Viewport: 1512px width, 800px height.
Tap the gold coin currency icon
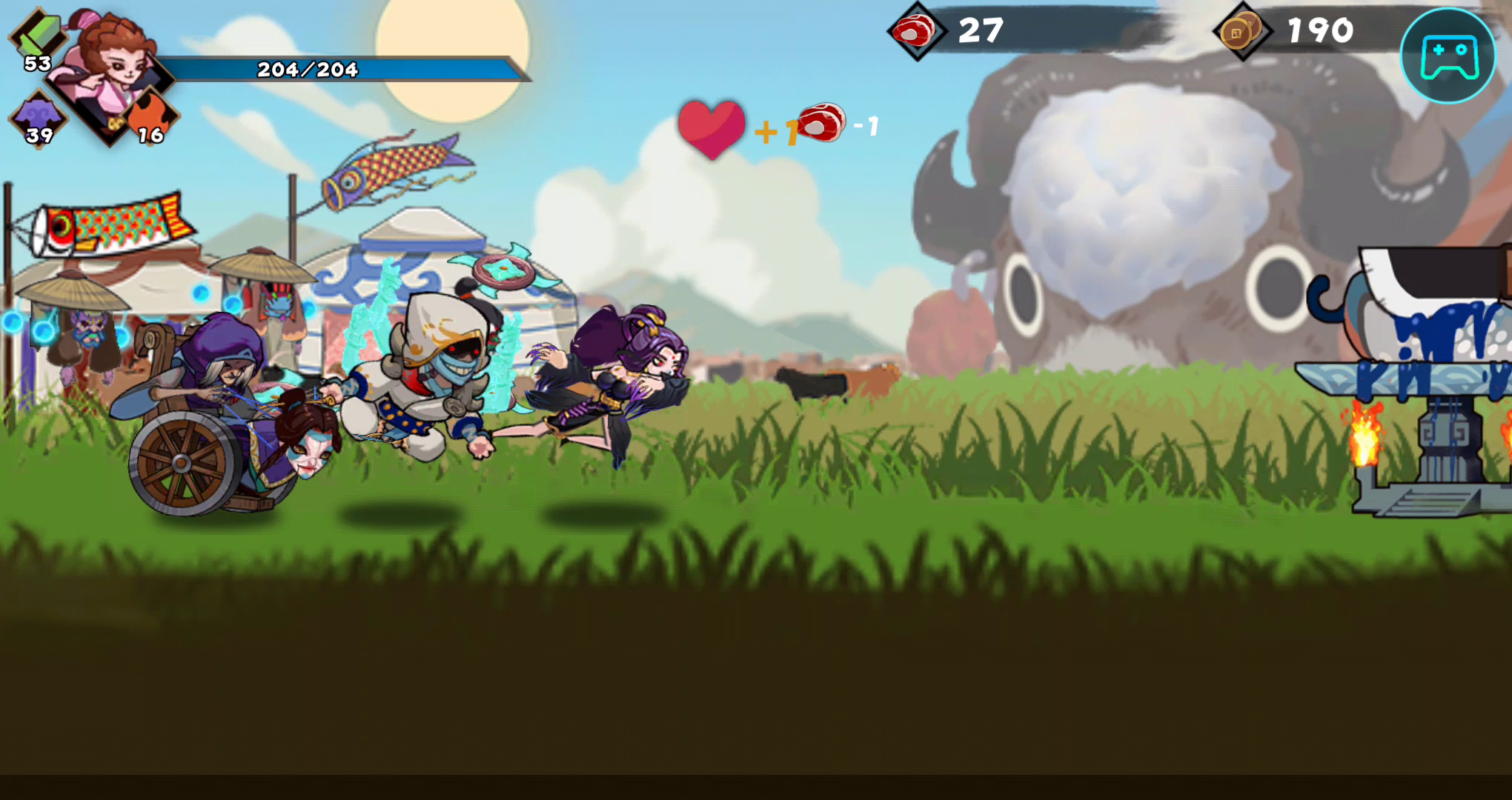(x=1241, y=31)
